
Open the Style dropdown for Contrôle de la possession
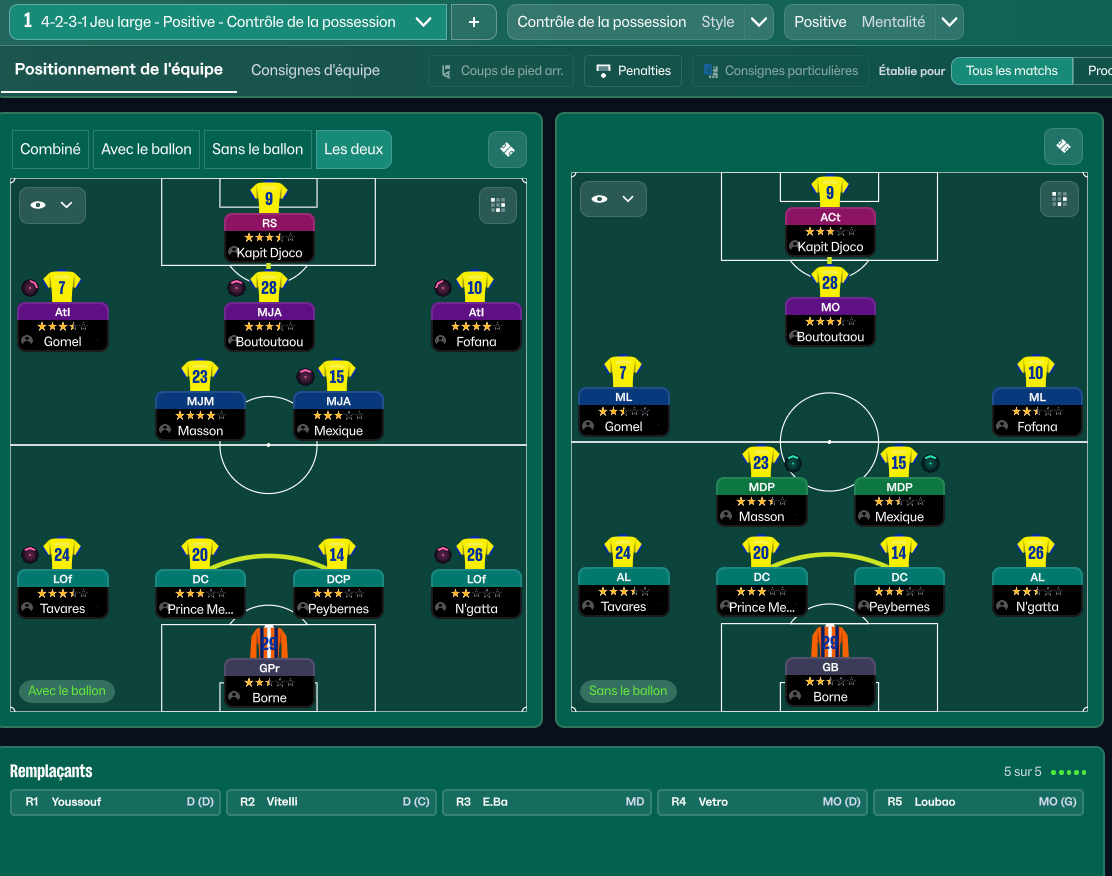click(x=759, y=22)
